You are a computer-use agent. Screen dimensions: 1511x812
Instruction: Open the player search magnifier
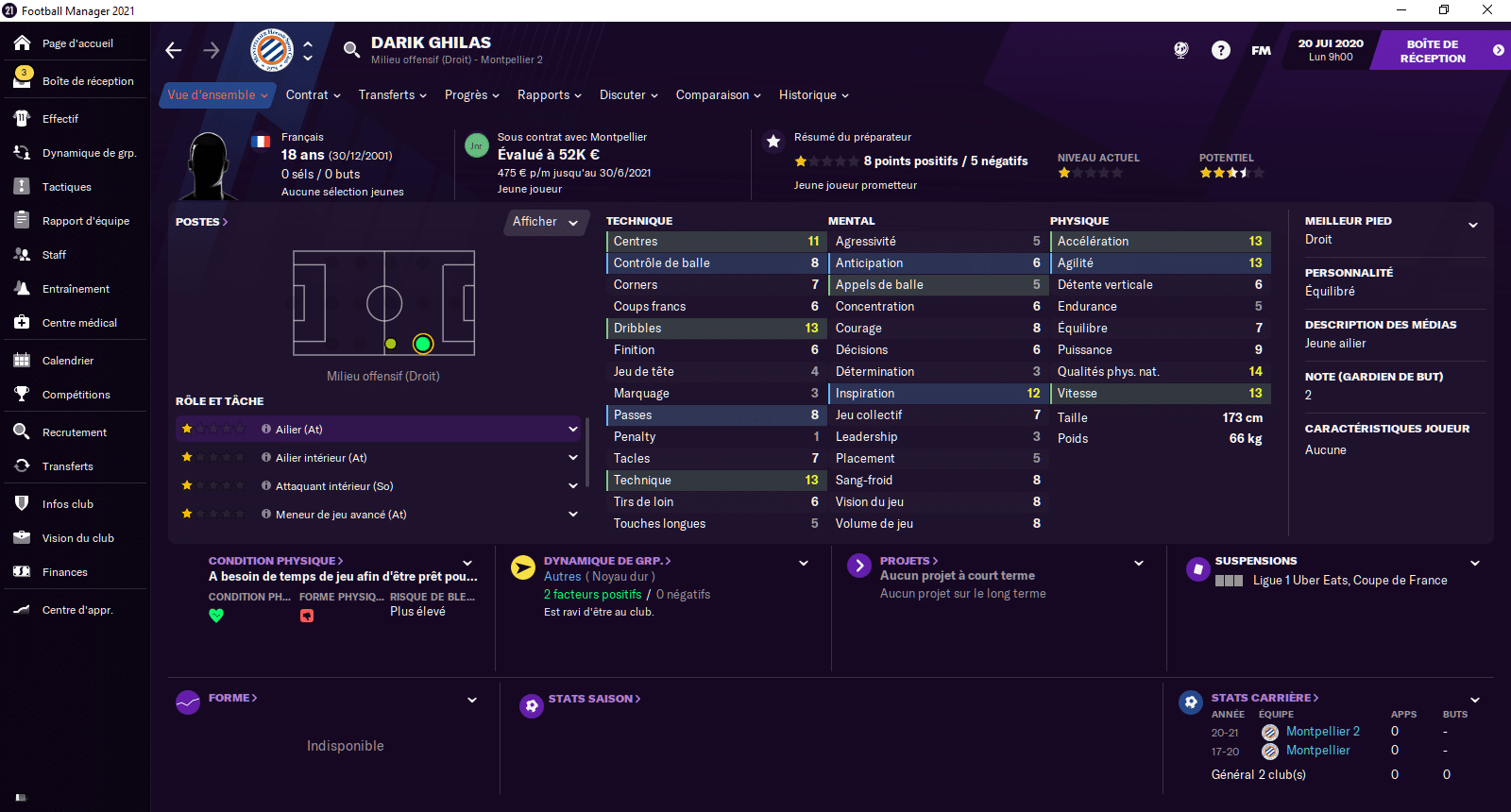point(351,50)
